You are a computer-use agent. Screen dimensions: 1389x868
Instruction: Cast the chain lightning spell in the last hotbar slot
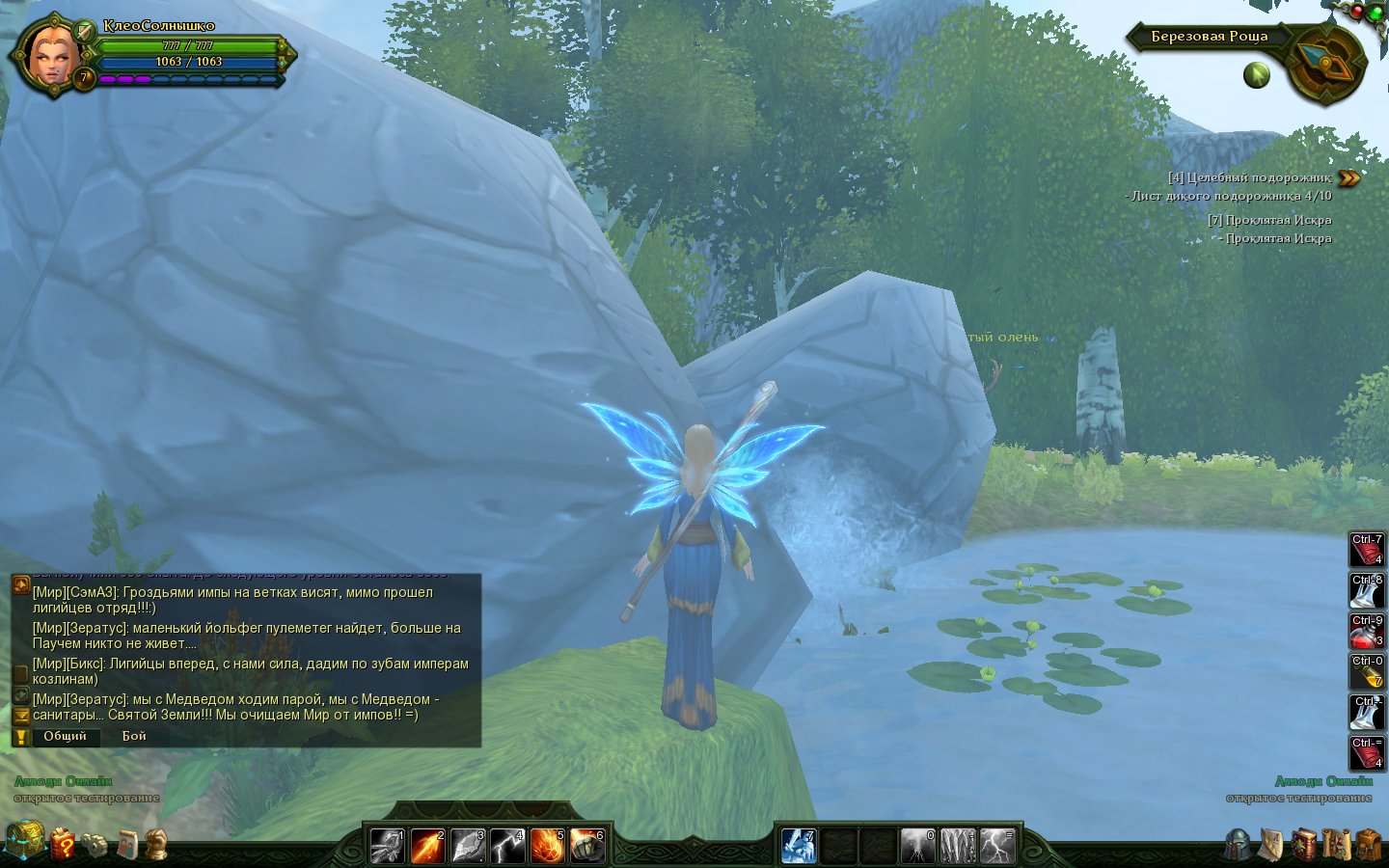[997, 846]
